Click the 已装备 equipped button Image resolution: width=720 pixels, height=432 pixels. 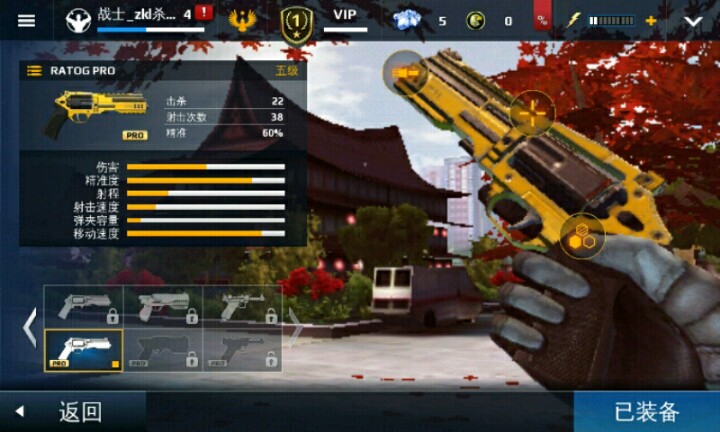coord(646,411)
